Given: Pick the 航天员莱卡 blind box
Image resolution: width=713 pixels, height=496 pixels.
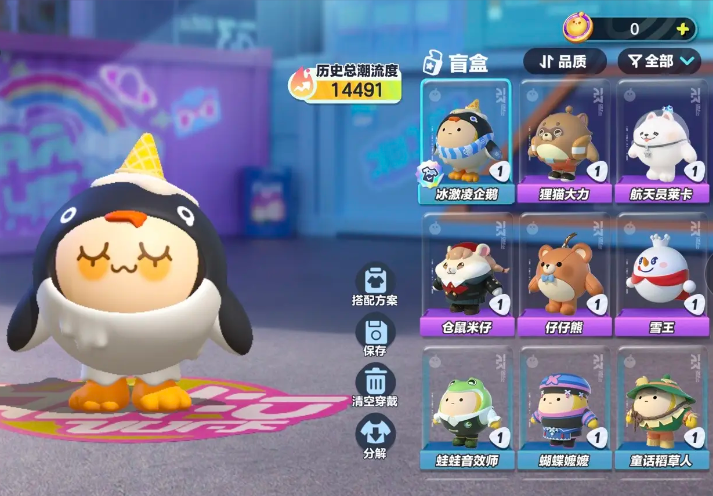Looking at the screenshot, I should click(x=661, y=141).
